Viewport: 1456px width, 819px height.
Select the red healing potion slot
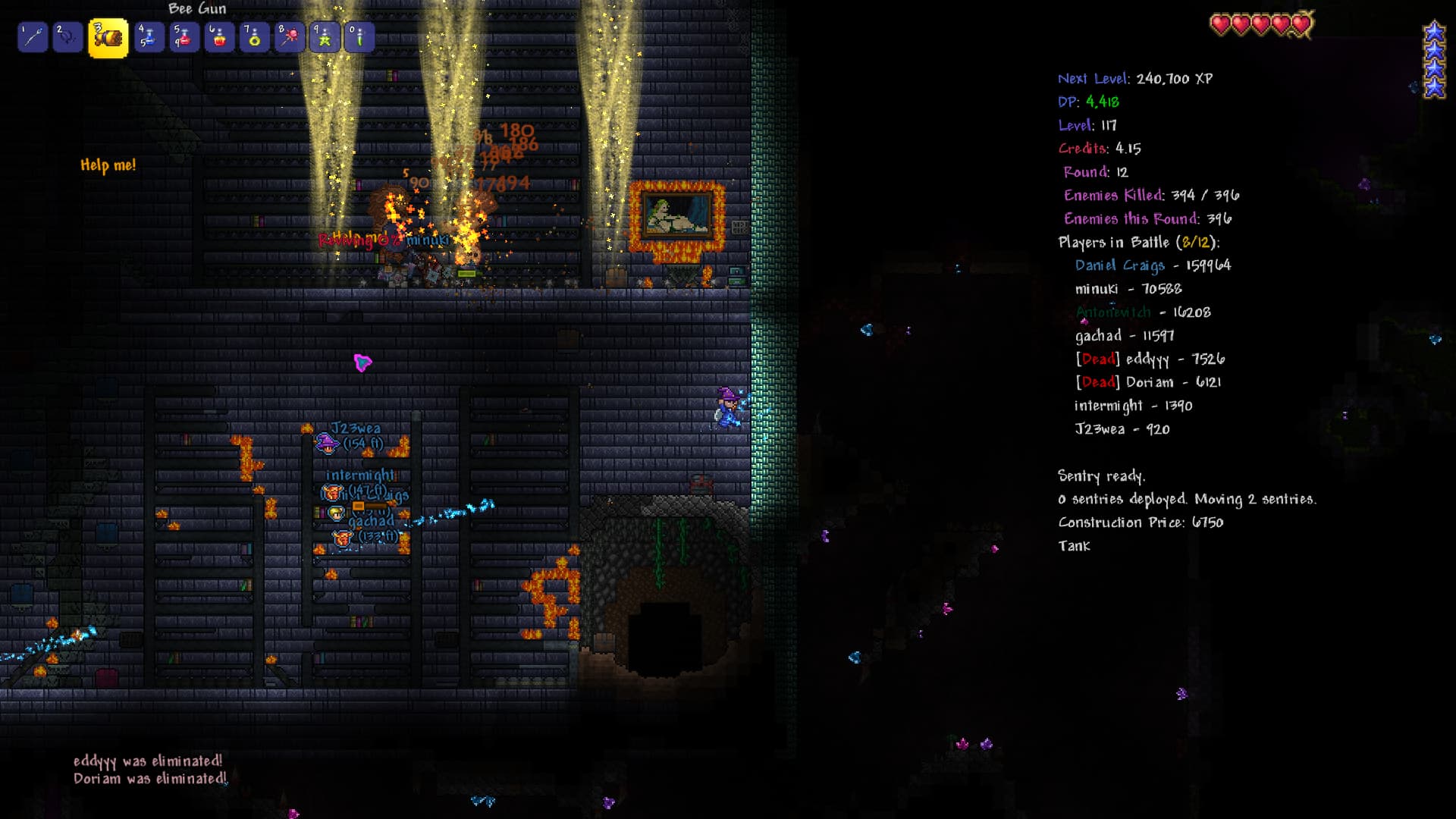[x=184, y=37]
